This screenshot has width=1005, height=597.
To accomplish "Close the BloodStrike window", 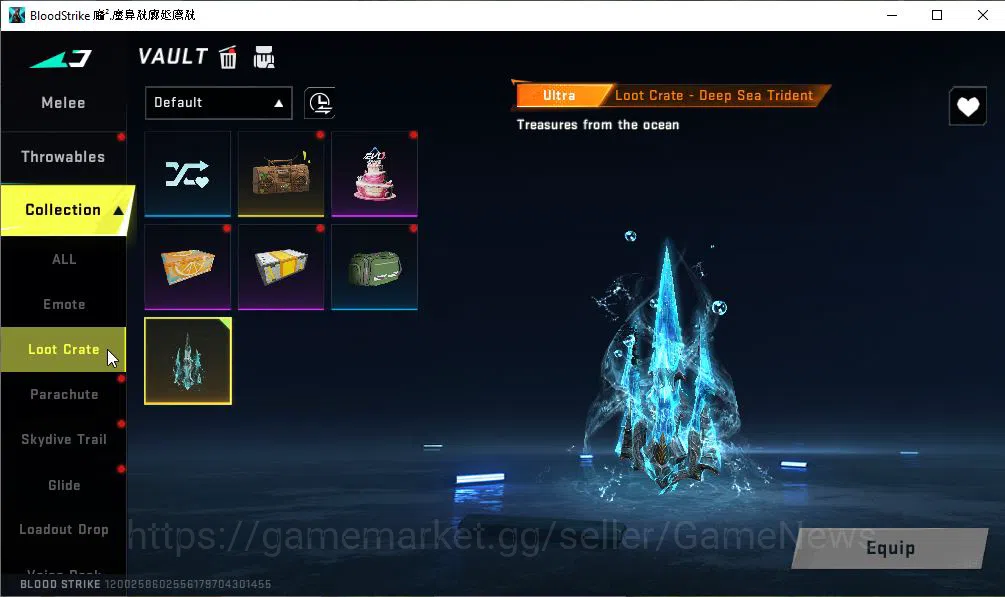I will pyautogui.click(x=980, y=15).
